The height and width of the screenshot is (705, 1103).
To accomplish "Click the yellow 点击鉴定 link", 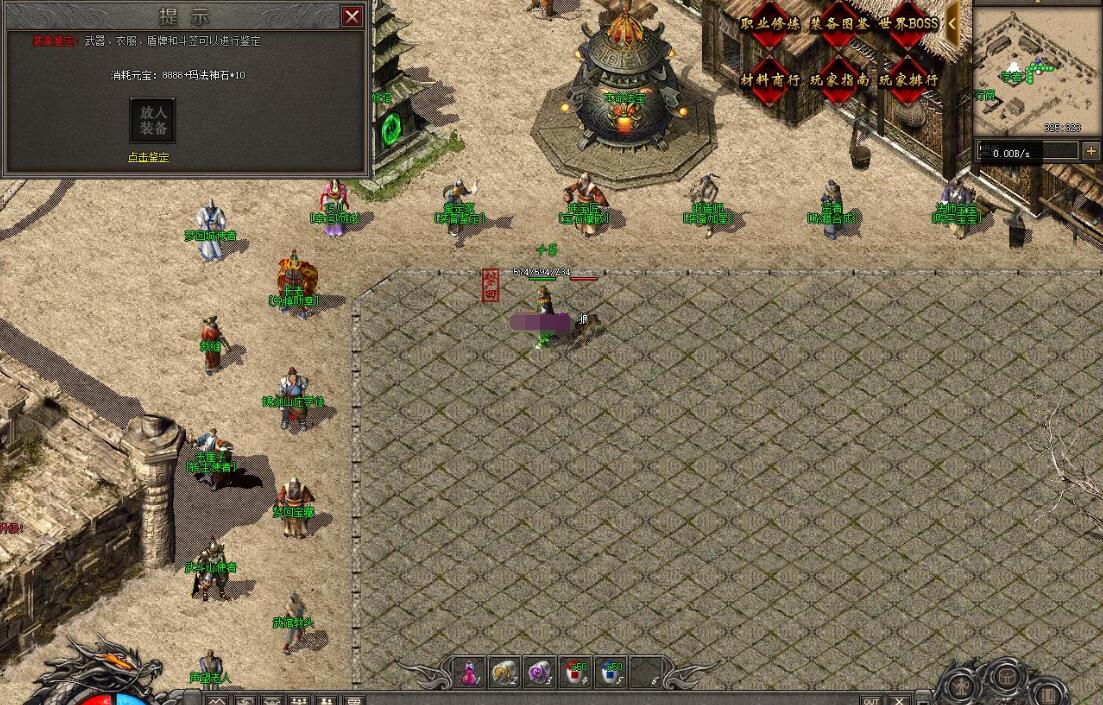I will (x=148, y=157).
